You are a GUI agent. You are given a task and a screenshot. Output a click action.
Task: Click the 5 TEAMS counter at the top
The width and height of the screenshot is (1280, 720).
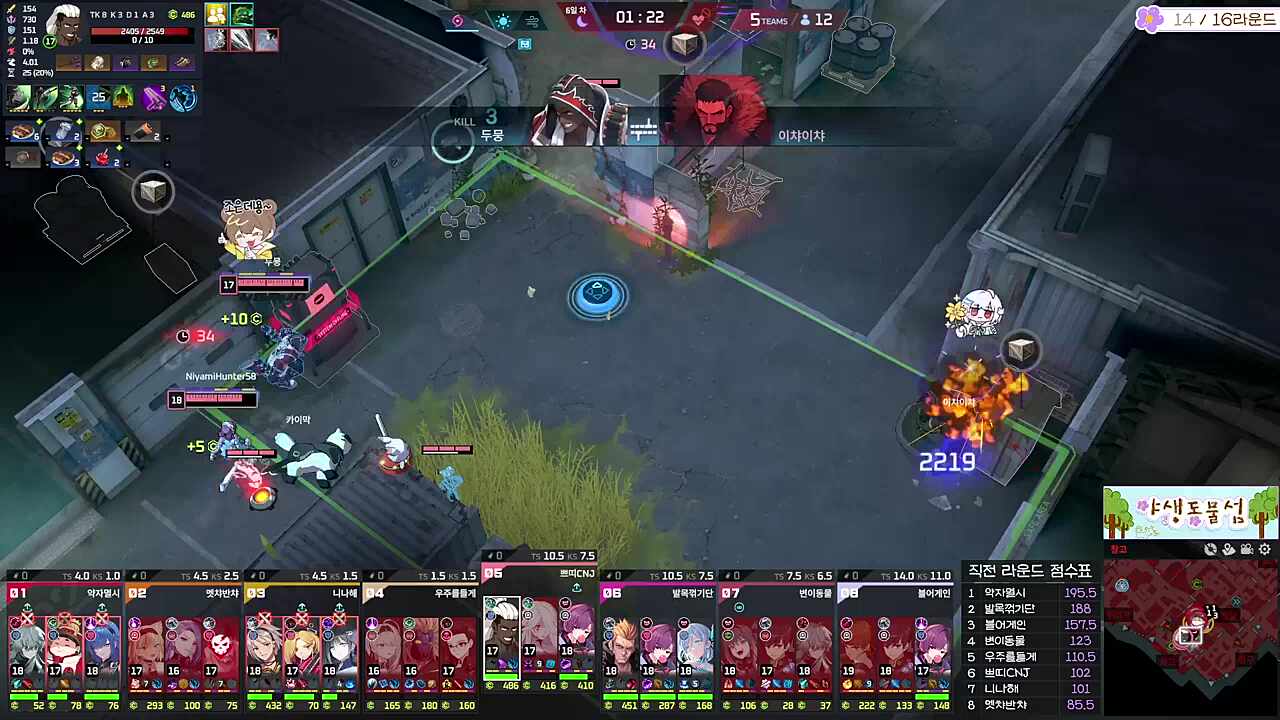click(x=768, y=20)
